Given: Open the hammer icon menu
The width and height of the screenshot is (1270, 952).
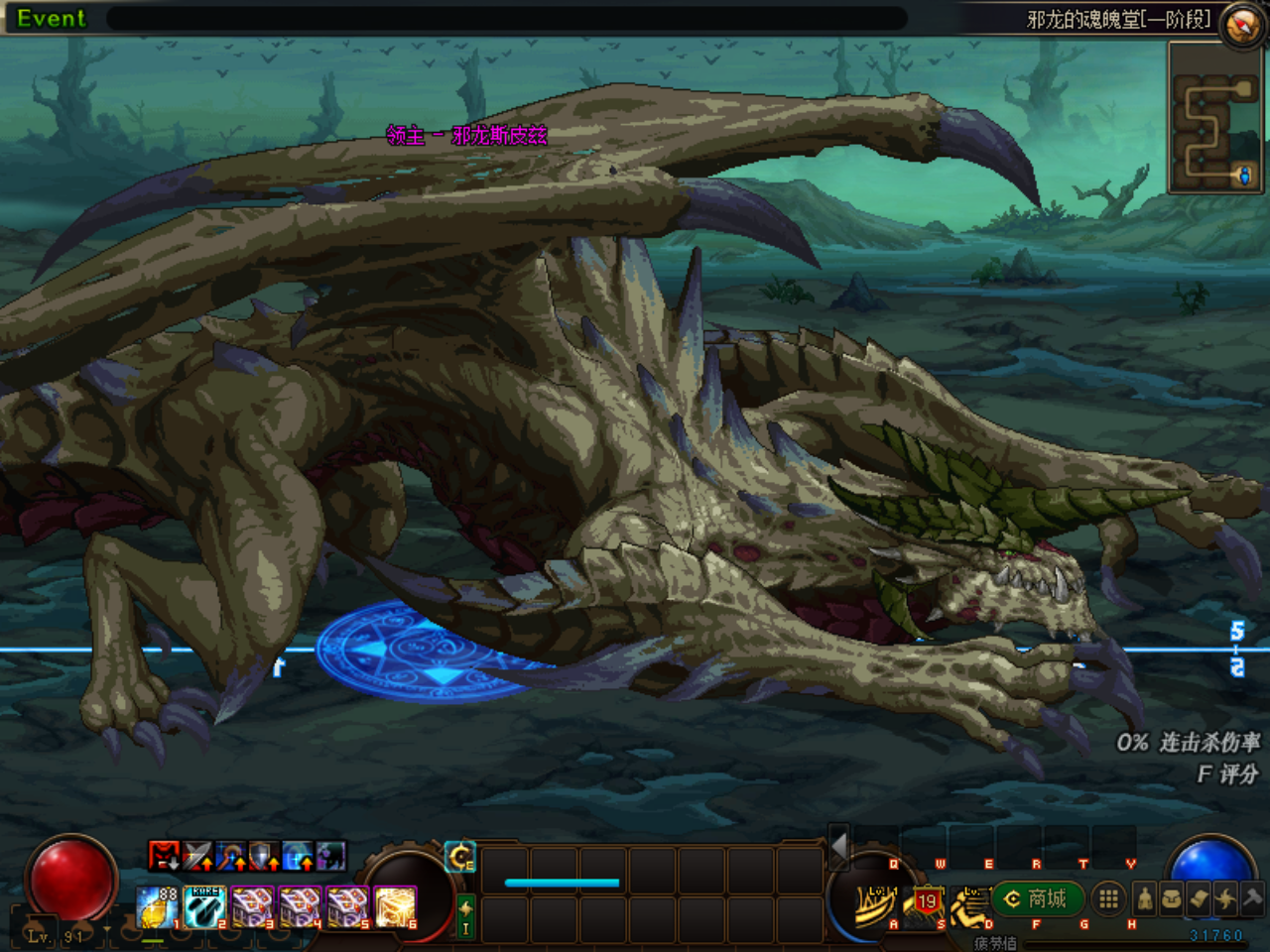Looking at the screenshot, I should (1252, 897).
